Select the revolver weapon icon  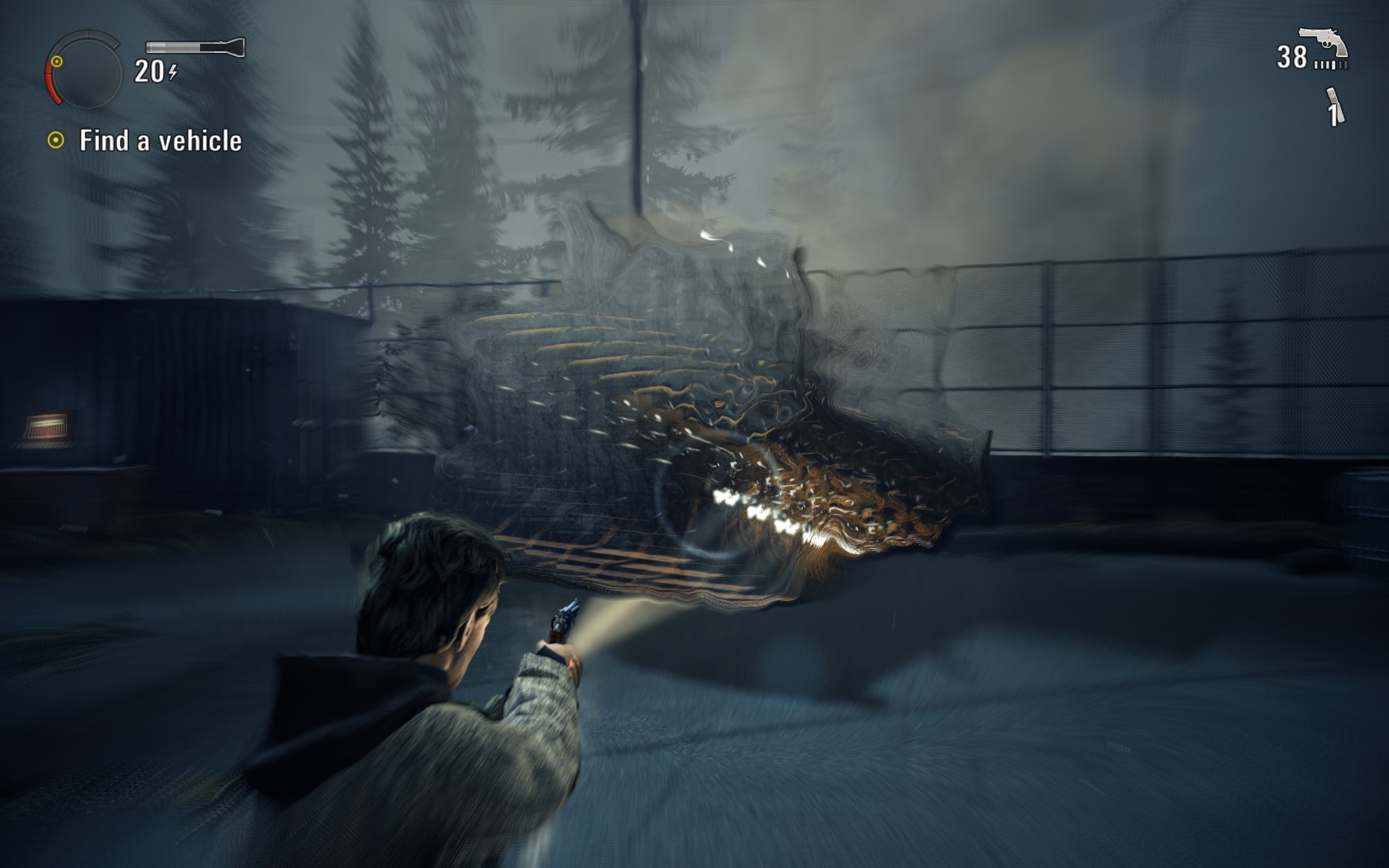pos(1323,44)
